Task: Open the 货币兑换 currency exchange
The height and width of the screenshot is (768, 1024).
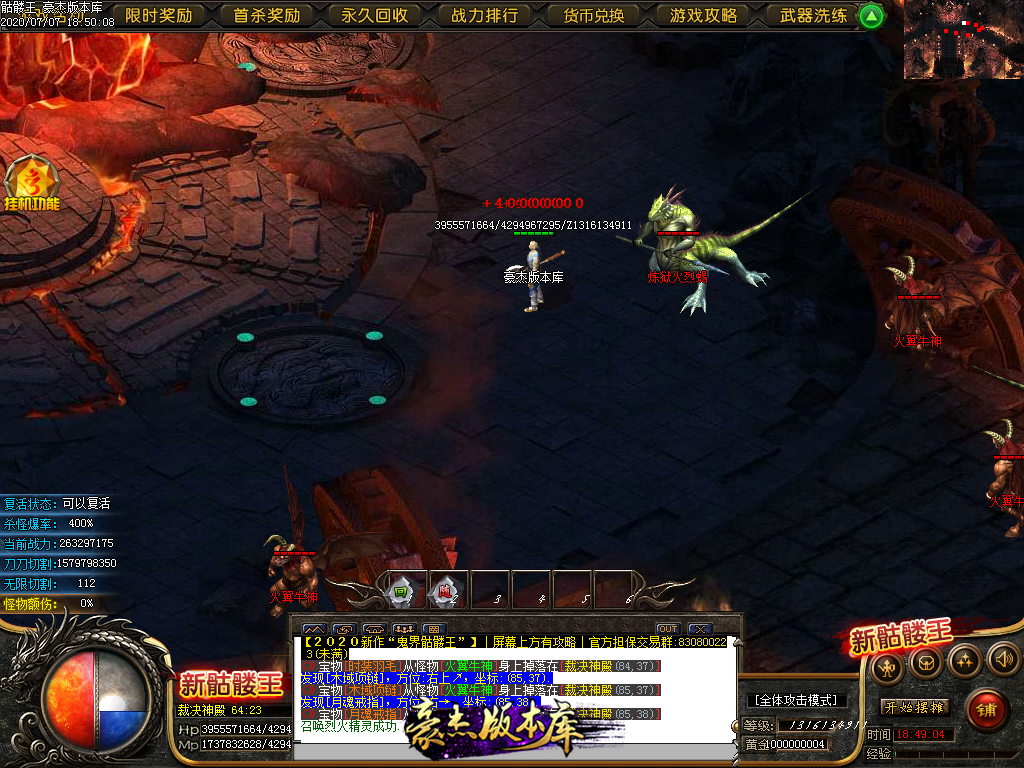Action: point(593,15)
